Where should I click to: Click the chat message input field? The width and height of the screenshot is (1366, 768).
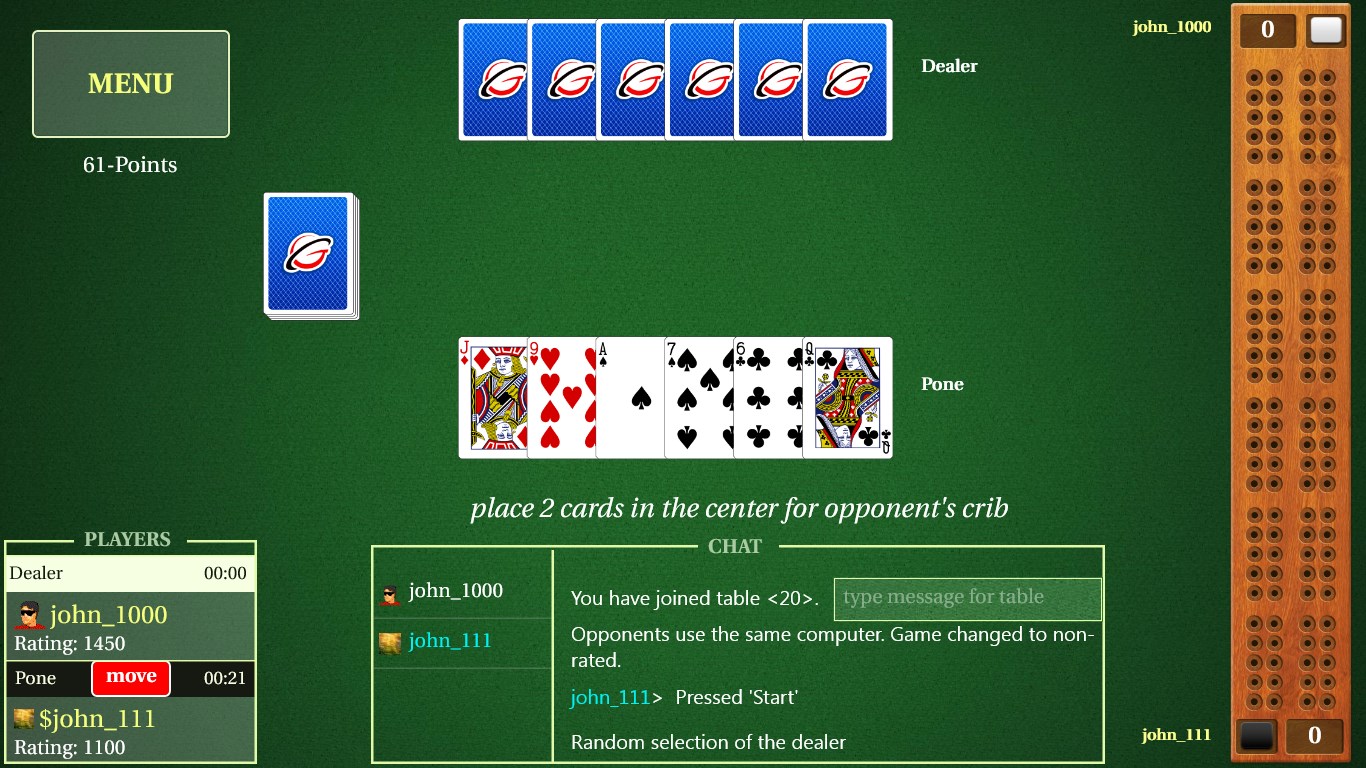[x=967, y=598]
